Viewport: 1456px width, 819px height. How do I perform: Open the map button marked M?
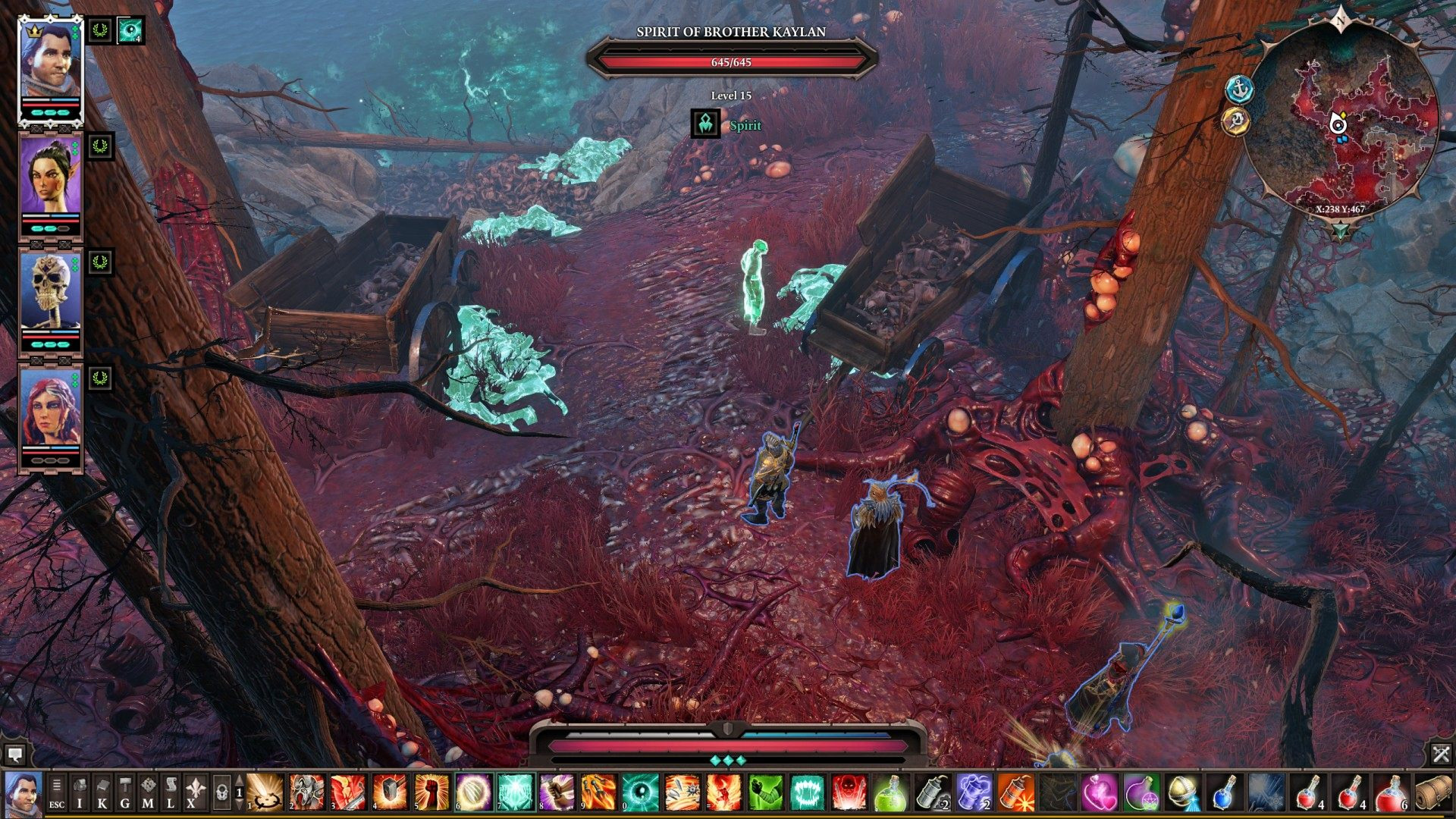[148, 793]
